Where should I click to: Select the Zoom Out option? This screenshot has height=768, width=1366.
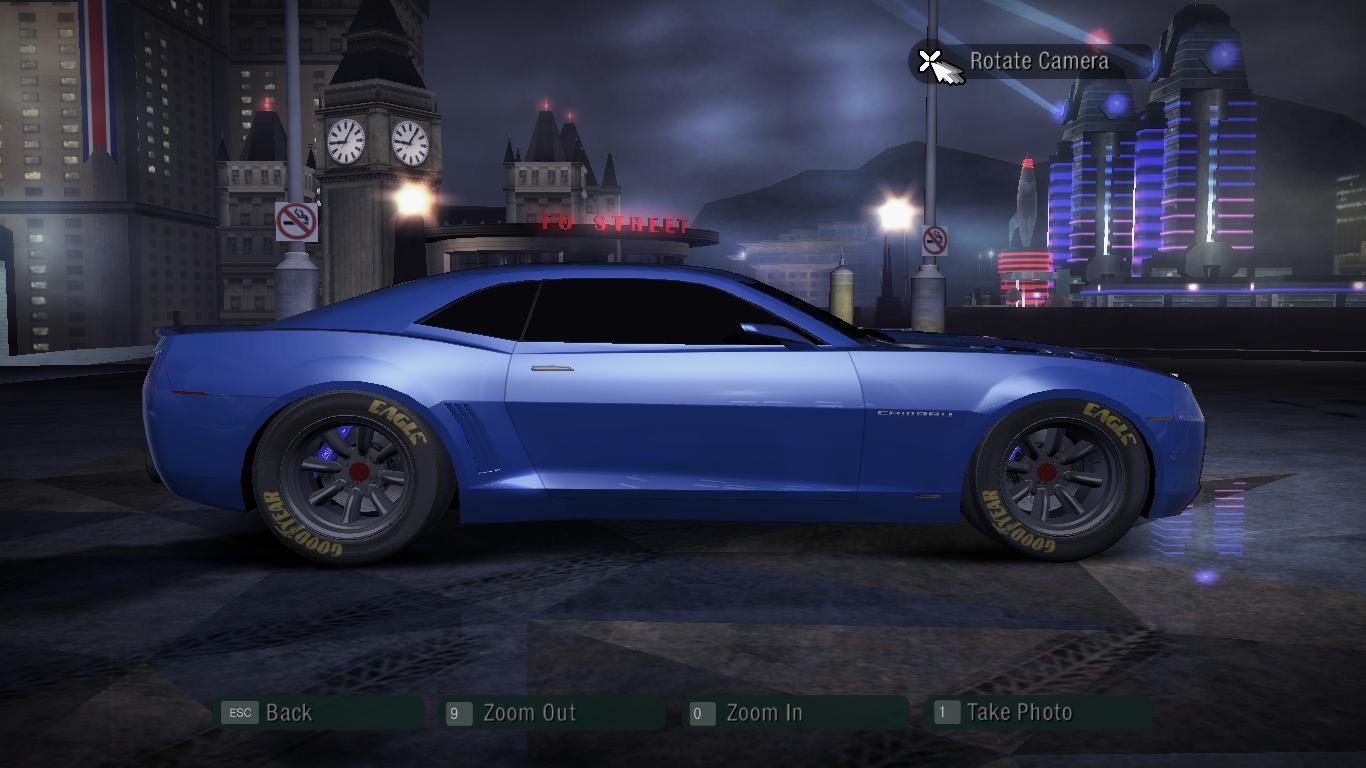529,713
